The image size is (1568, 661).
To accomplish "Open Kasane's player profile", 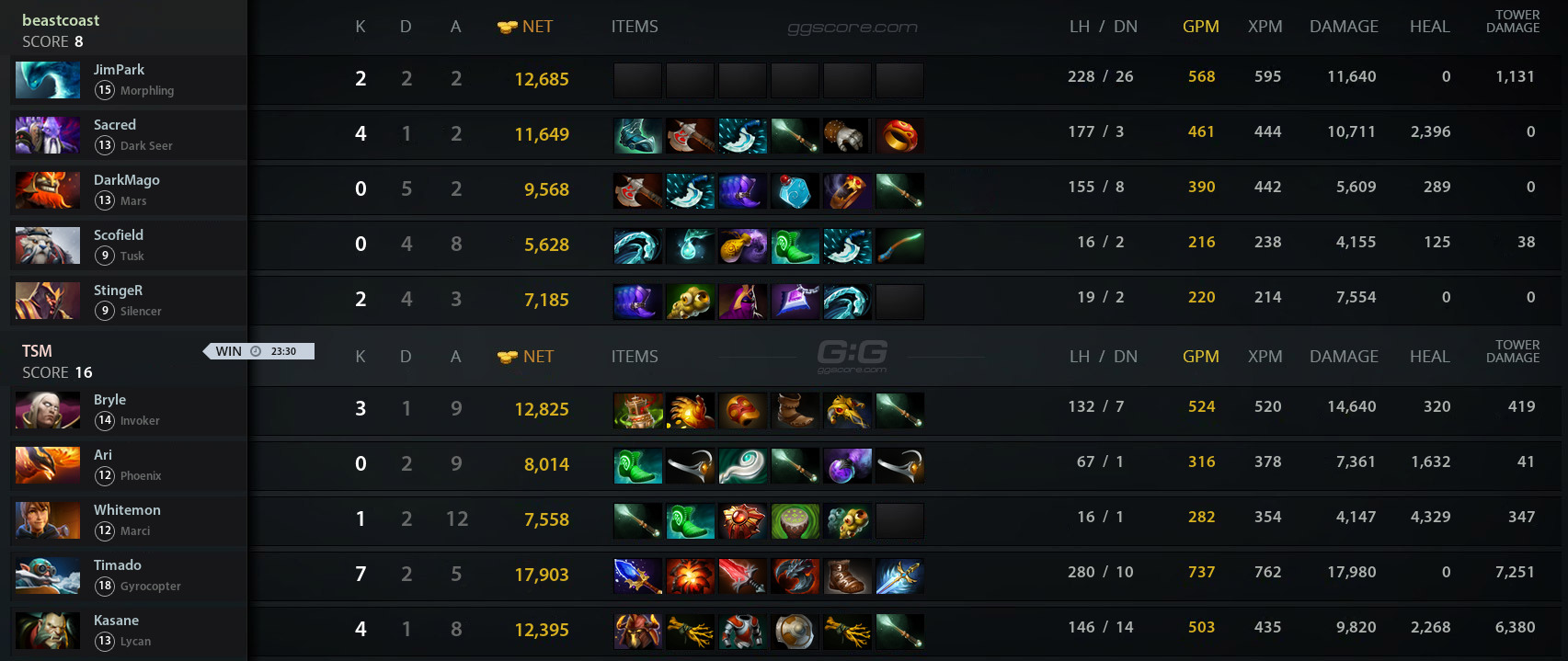I will (116, 621).
